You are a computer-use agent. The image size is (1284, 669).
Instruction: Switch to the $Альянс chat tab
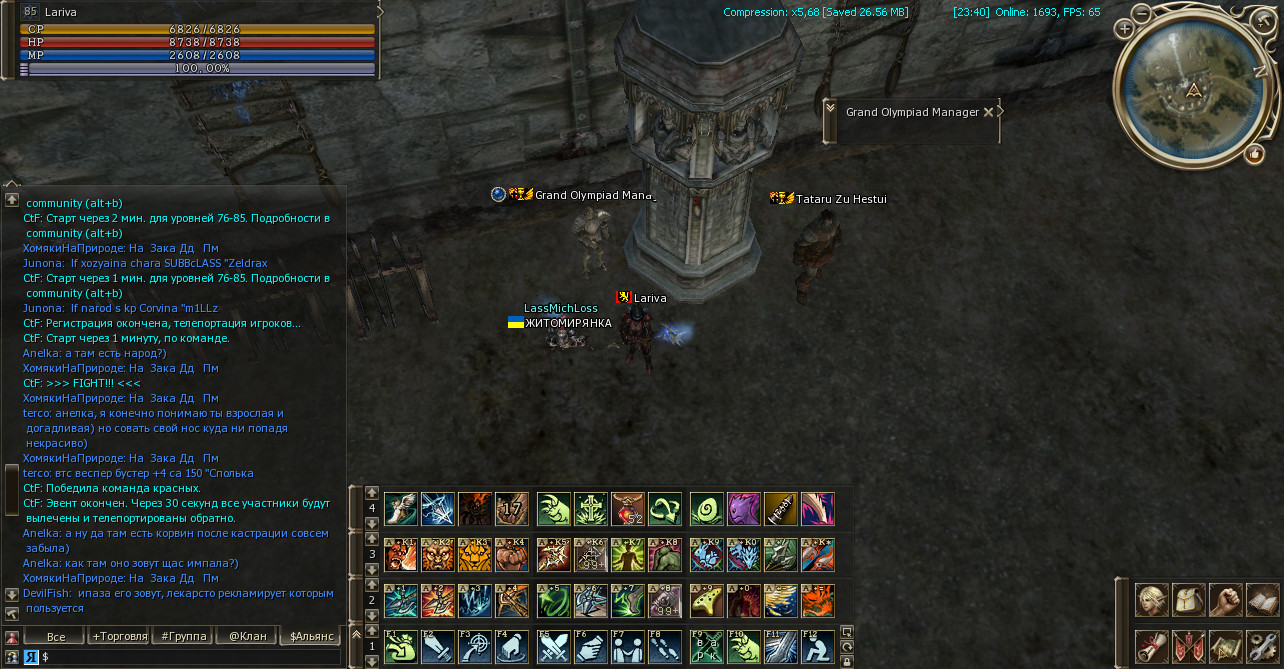point(309,636)
